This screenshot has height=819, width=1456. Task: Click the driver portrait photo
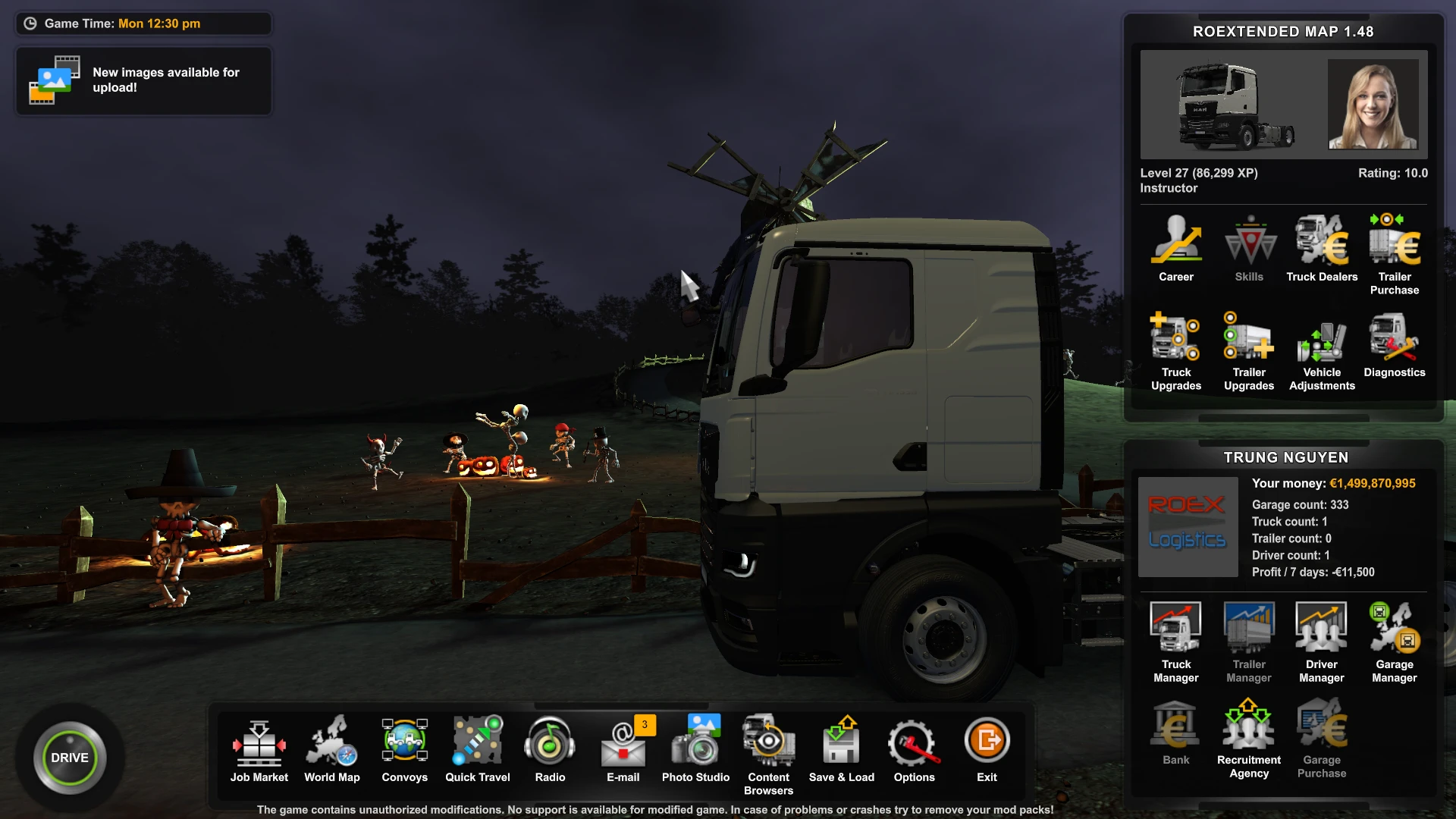[x=1373, y=105]
